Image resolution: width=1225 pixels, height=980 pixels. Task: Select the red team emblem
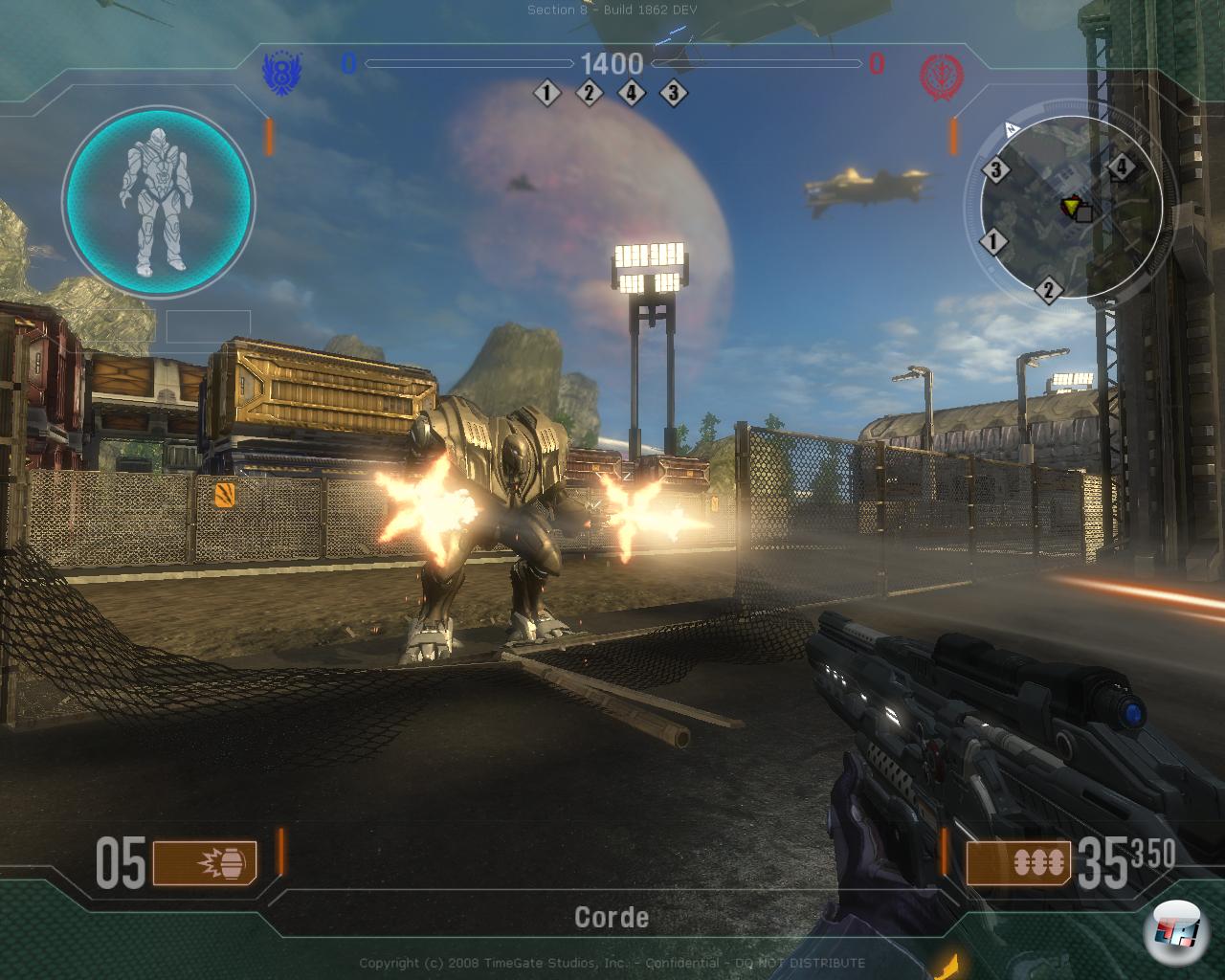click(941, 74)
